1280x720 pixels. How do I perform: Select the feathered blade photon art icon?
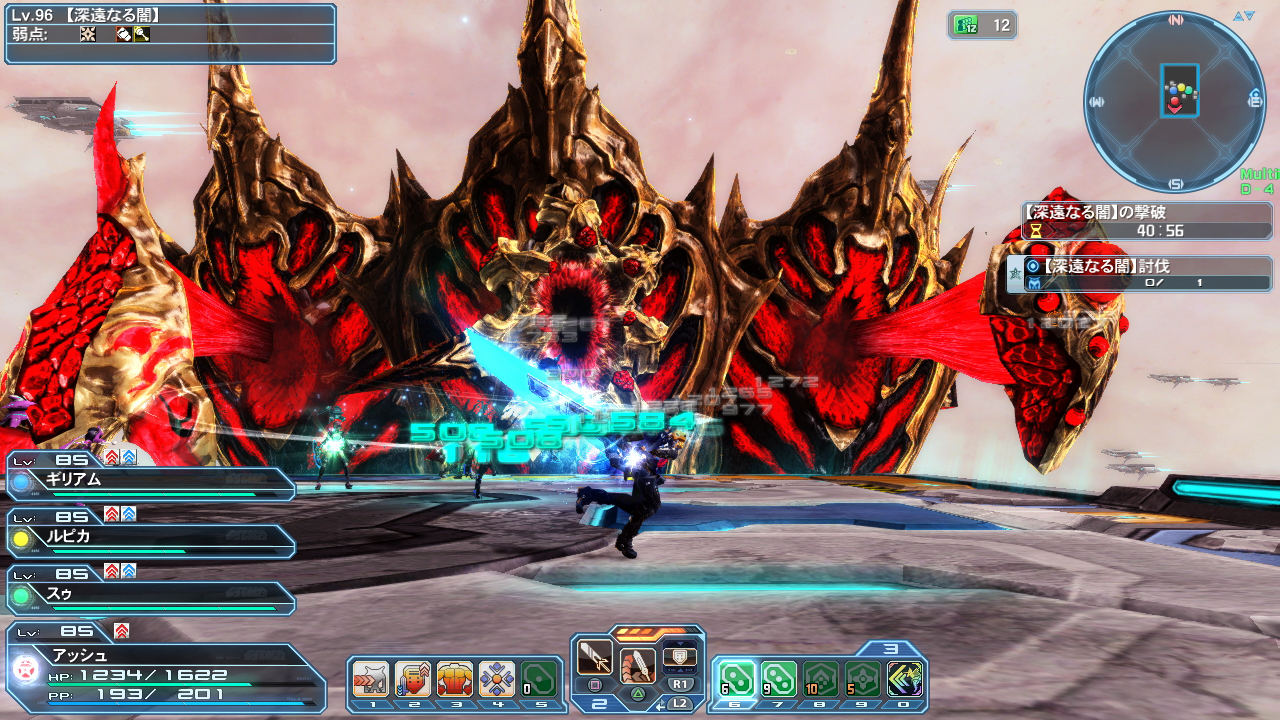coord(638,664)
